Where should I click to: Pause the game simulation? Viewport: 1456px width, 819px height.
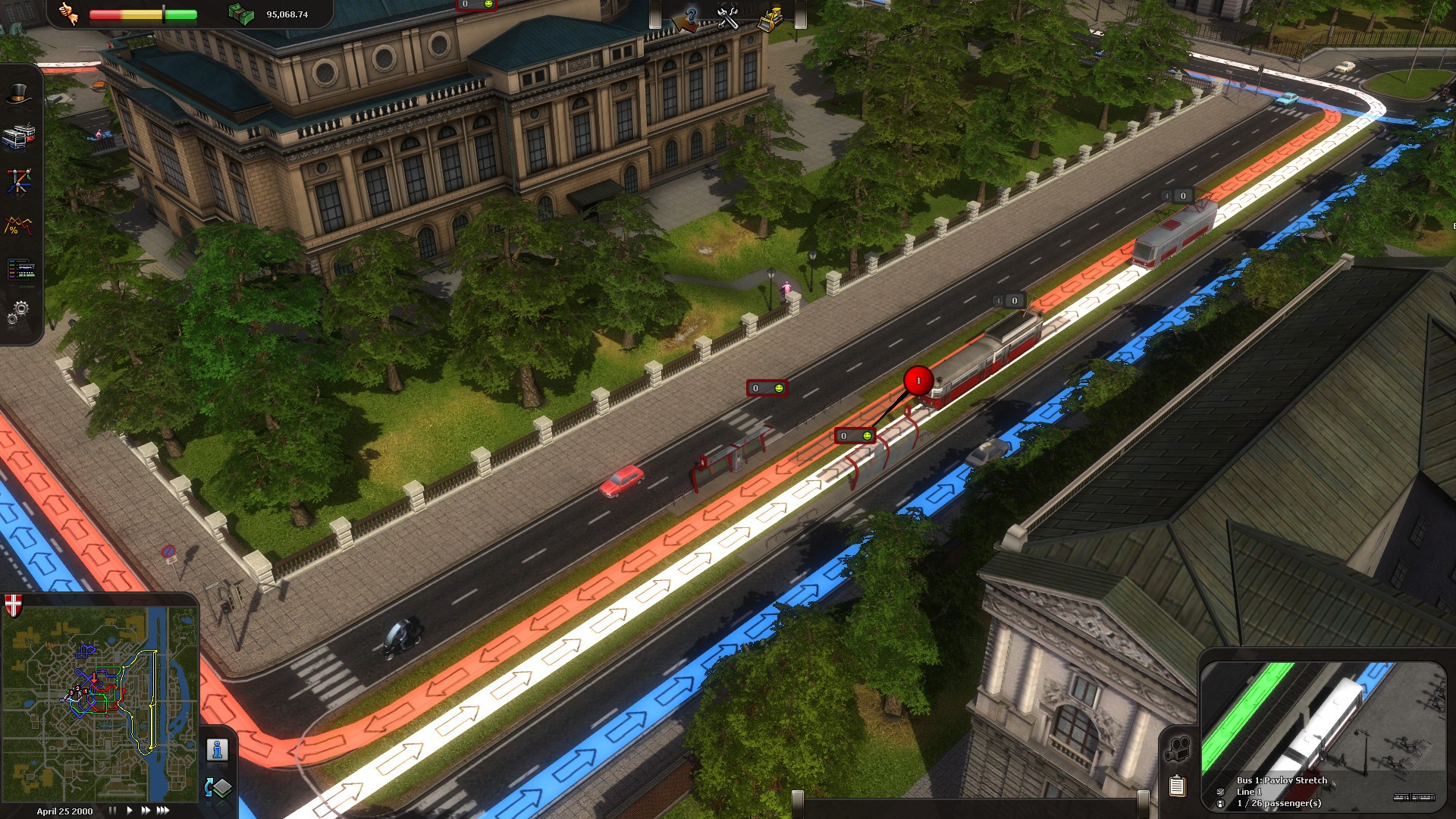(x=112, y=811)
